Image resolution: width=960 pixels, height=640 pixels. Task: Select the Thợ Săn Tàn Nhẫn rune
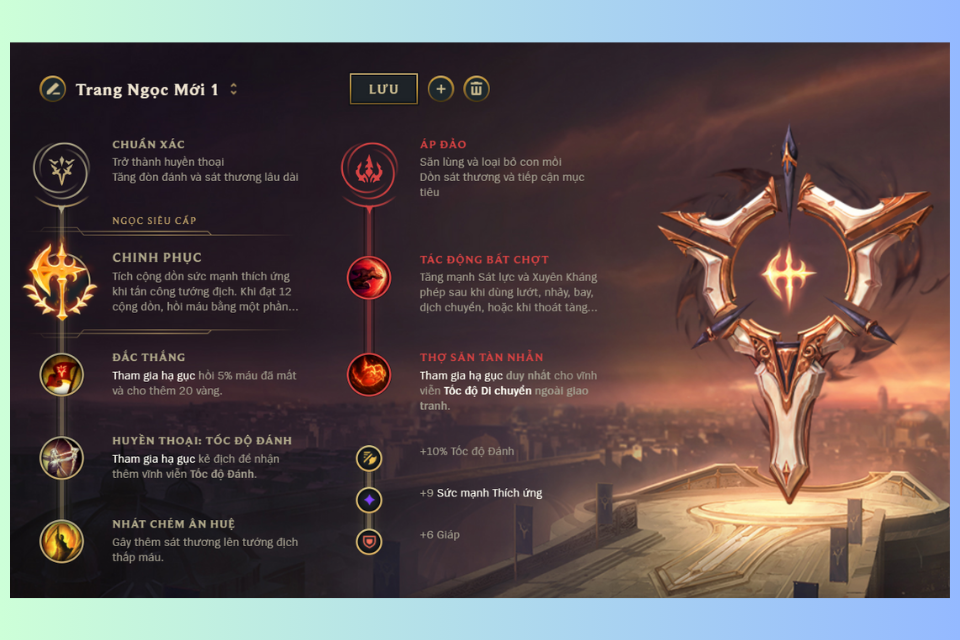(x=368, y=374)
